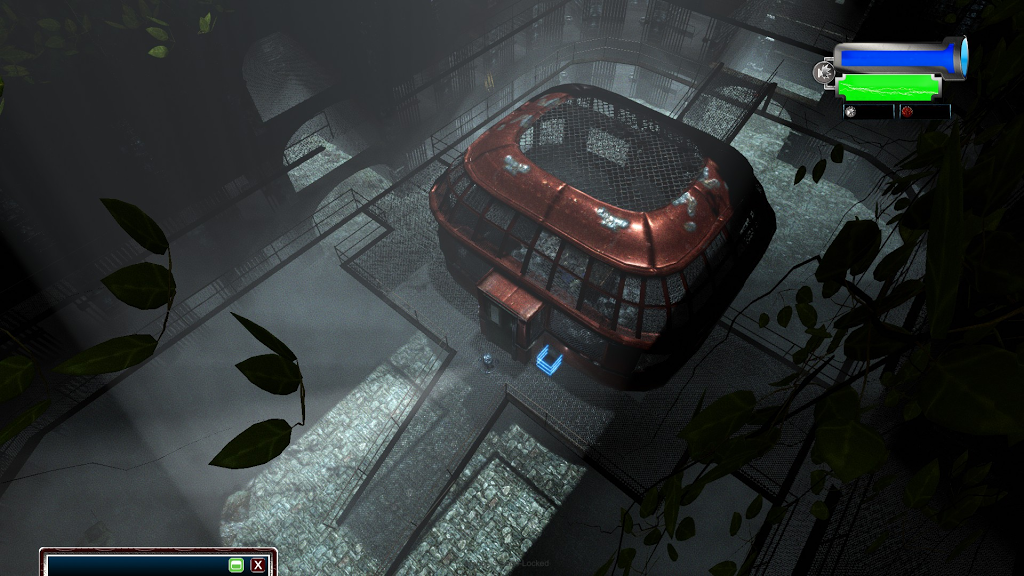Click the small silver orb slot
The height and width of the screenshot is (576, 1024).
coord(851,112)
